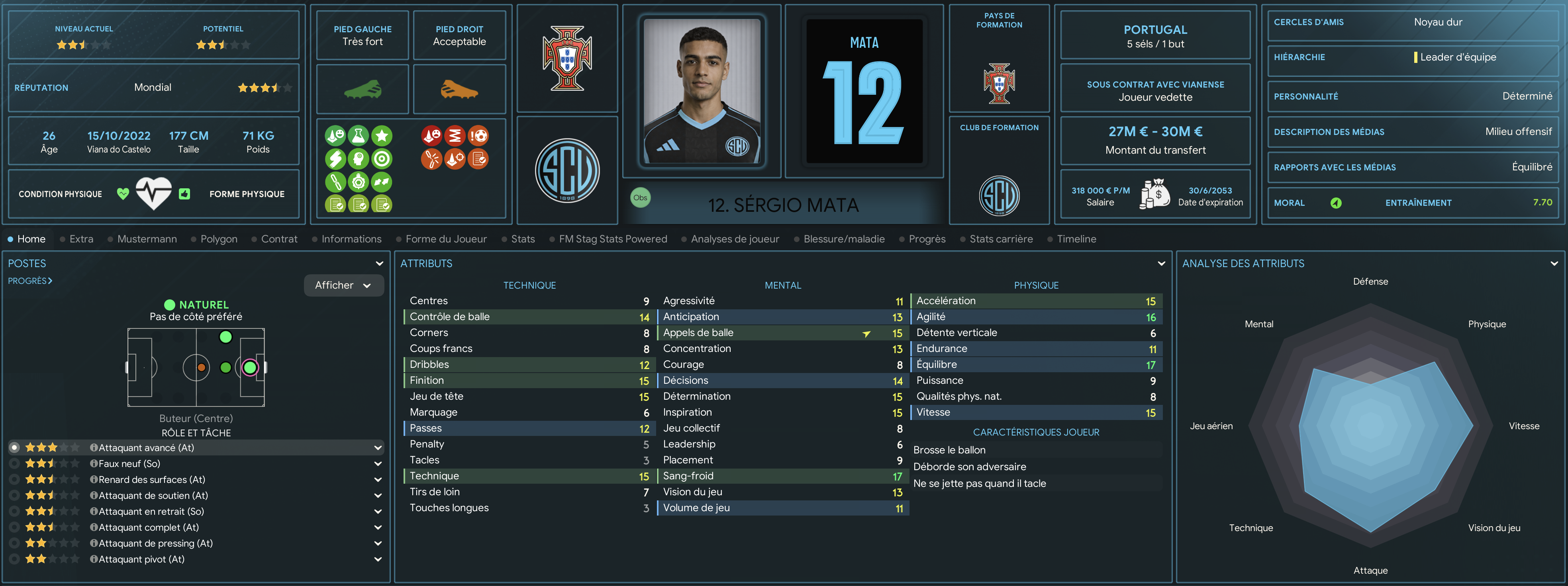Open the Stats tab
Image resolution: width=1568 pixels, height=586 pixels.
coord(523,239)
